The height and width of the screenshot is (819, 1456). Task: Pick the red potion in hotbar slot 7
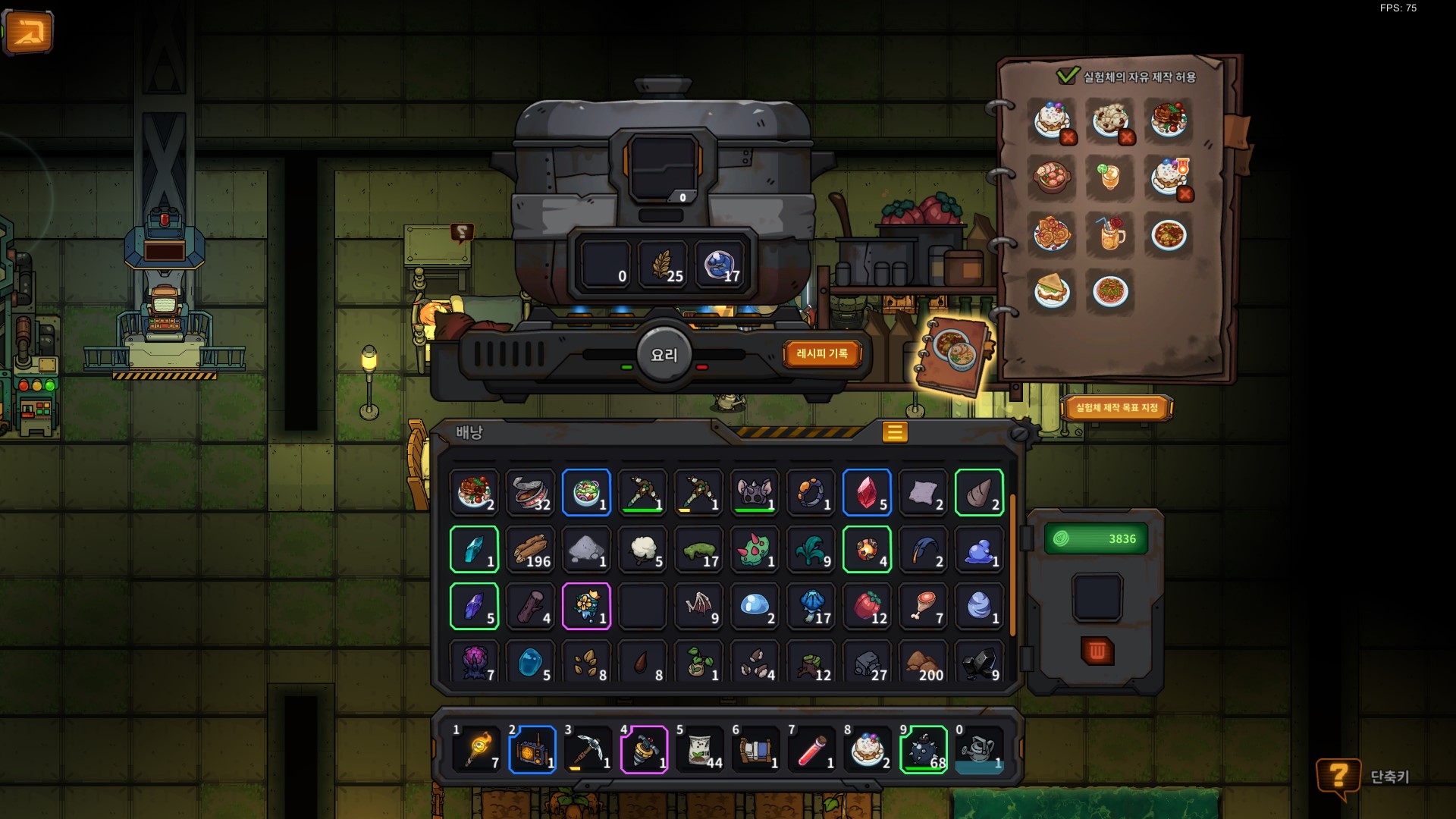tap(811, 749)
